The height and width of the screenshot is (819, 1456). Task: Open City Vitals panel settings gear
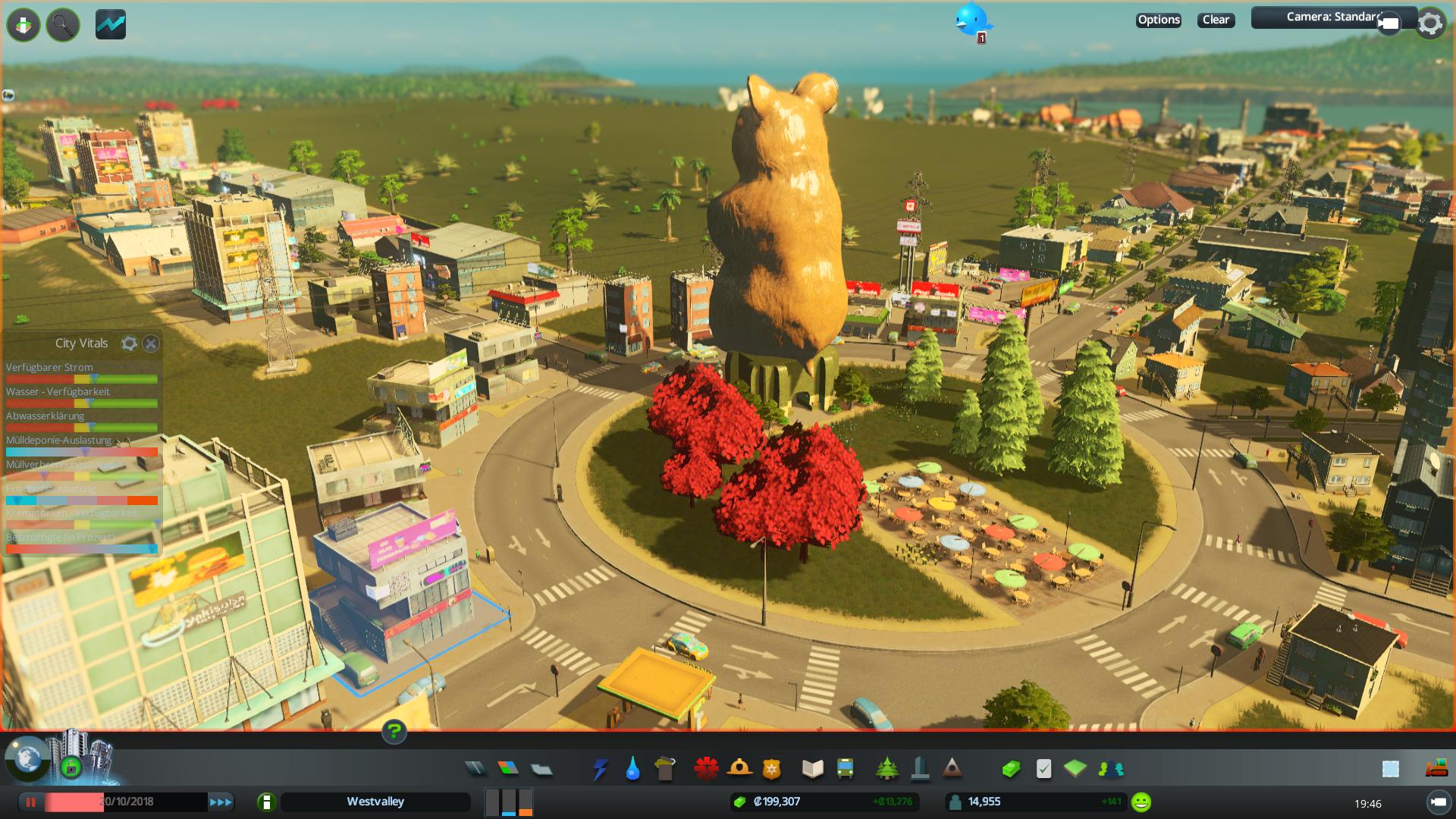[x=130, y=344]
